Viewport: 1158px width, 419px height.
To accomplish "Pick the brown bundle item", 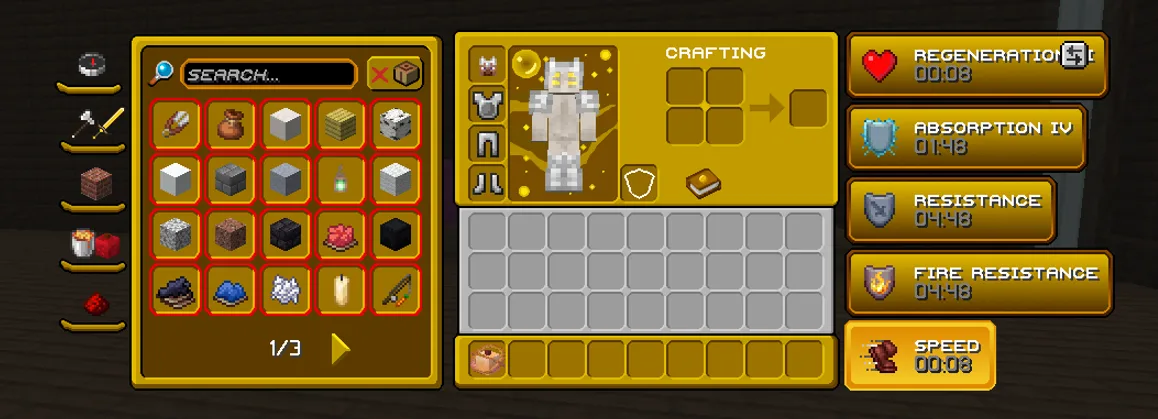I will (x=231, y=124).
